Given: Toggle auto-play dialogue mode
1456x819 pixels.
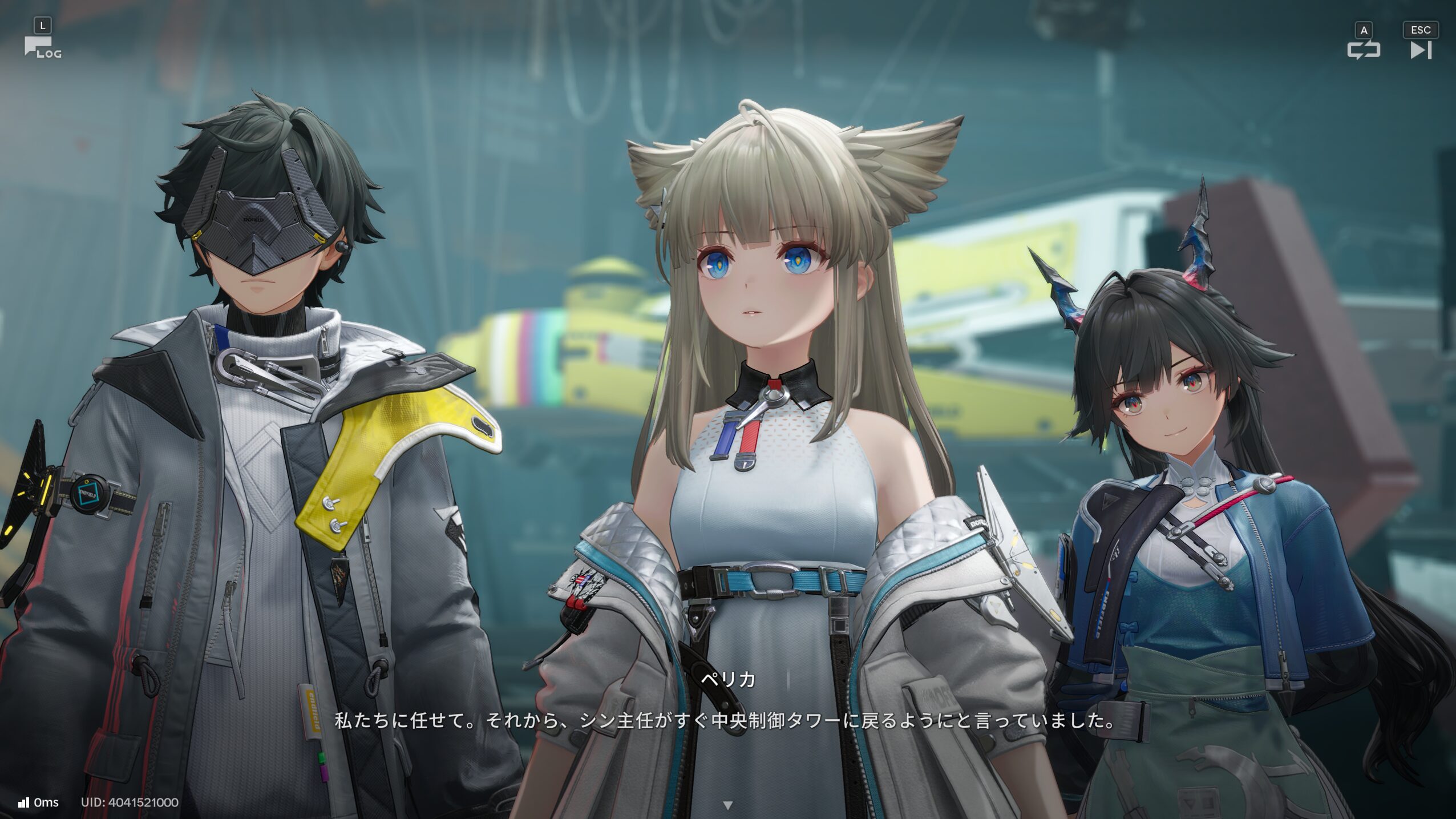Looking at the screenshot, I should pyautogui.click(x=1364, y=50).
